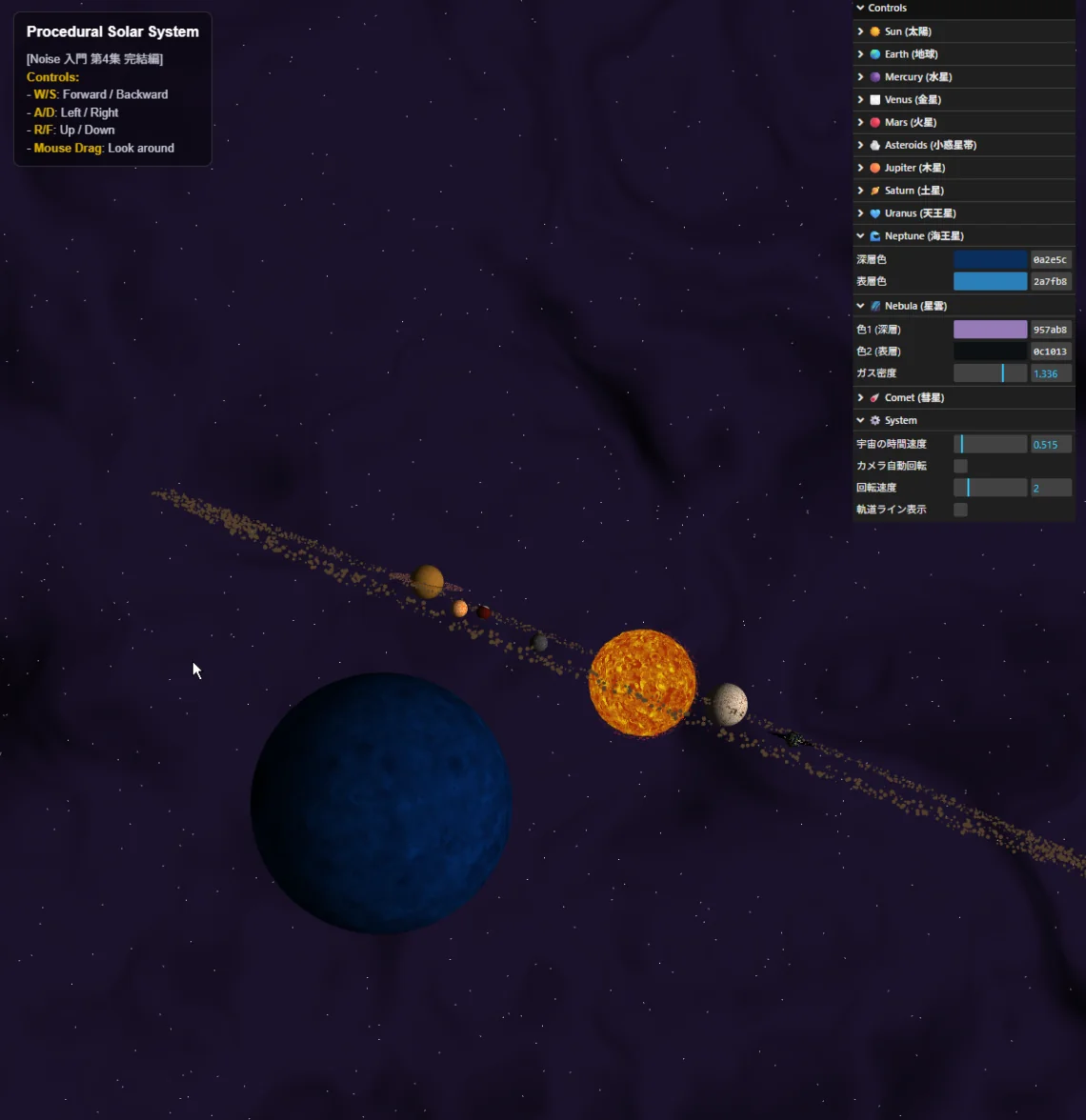
Task: Set the 宇宙の時間速度 slider
Action: 990,444
